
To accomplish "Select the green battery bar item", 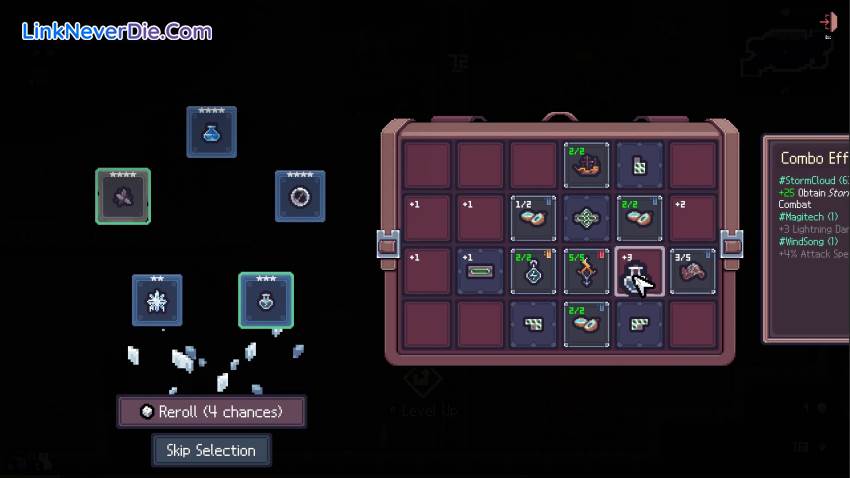I will click(x=481, y=272).
